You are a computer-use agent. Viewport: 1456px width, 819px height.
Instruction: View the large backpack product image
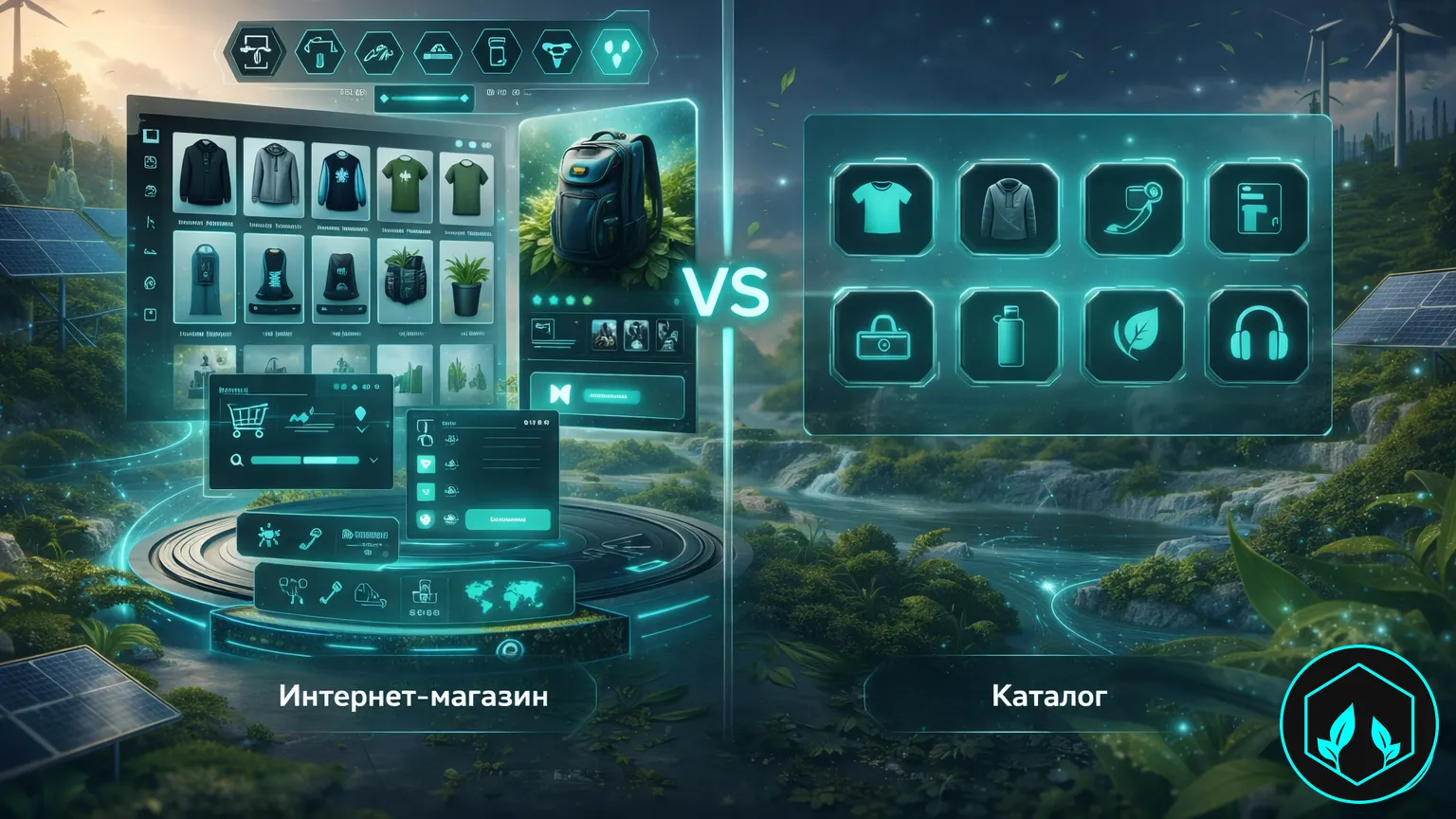tap(607, 204)
